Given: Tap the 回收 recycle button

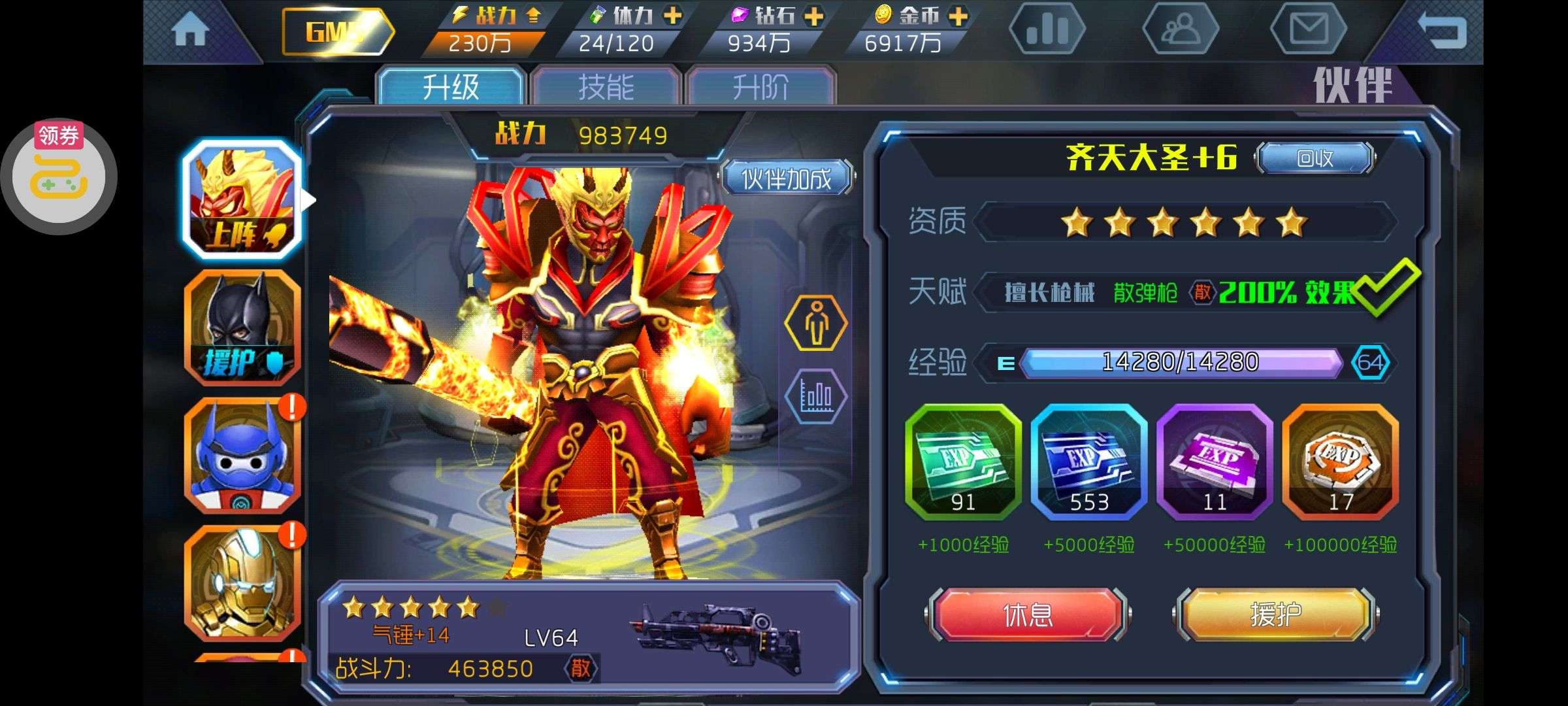Looking at the screenshot, I should (x=1315, y=158).
